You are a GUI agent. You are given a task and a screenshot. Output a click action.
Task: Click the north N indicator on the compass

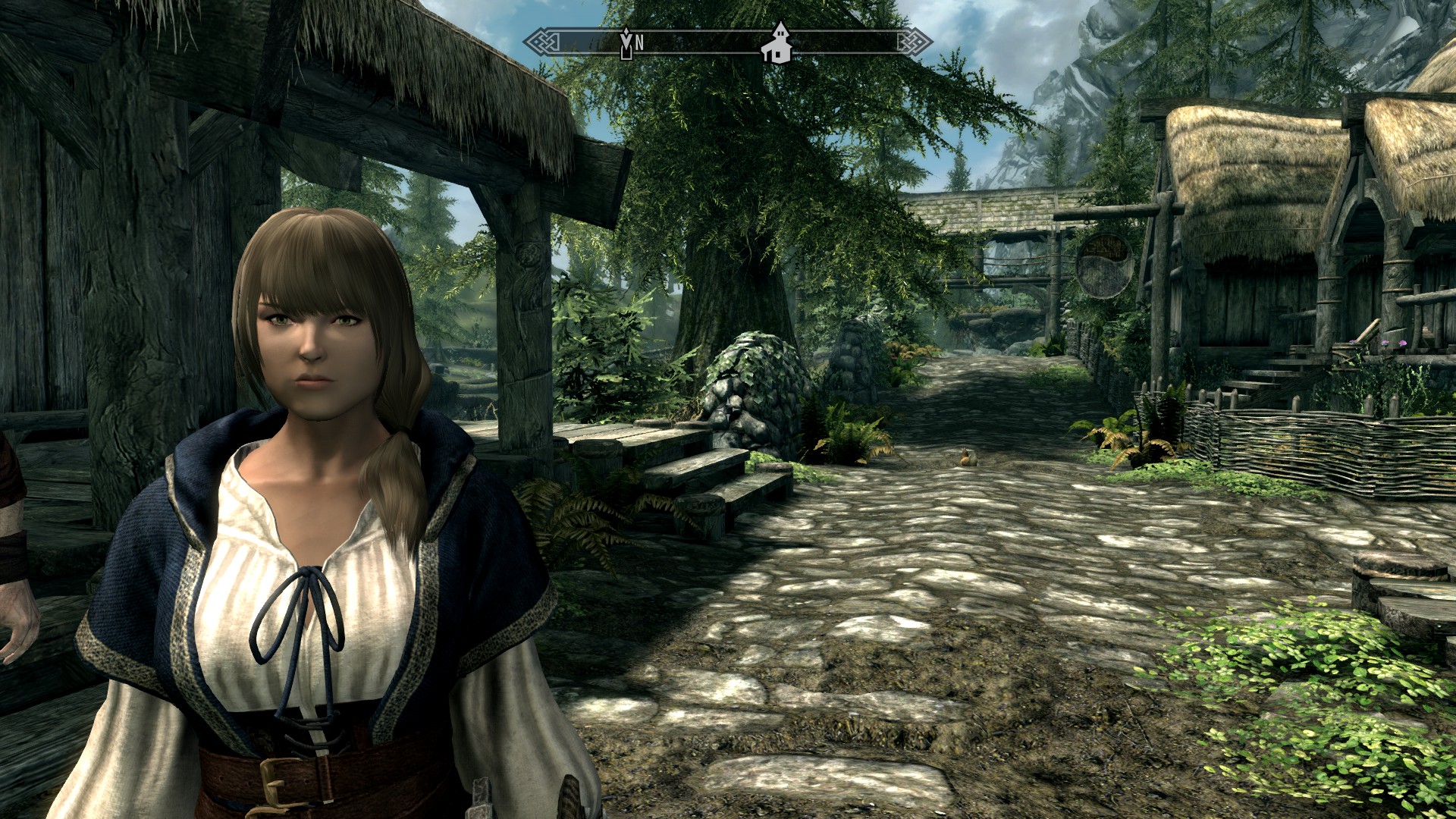(x=639, y=44)
